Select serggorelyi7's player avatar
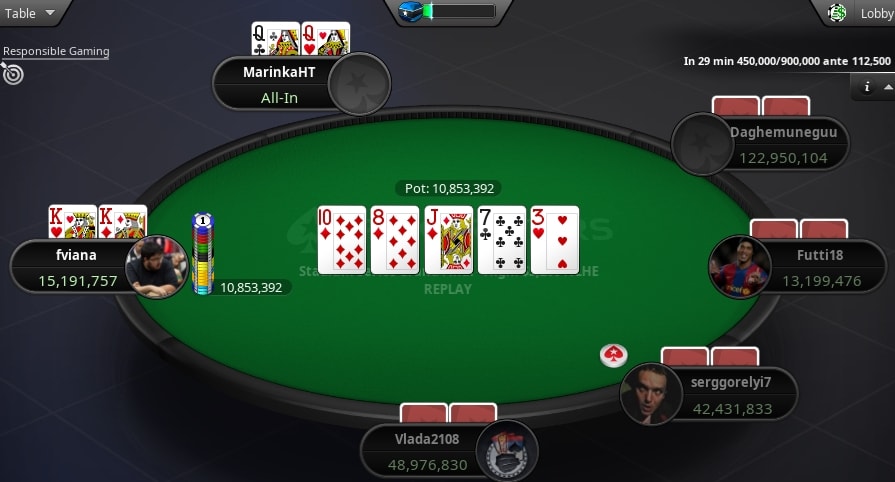The height and width of the screenshot is (482, 895). click(650, 394)
